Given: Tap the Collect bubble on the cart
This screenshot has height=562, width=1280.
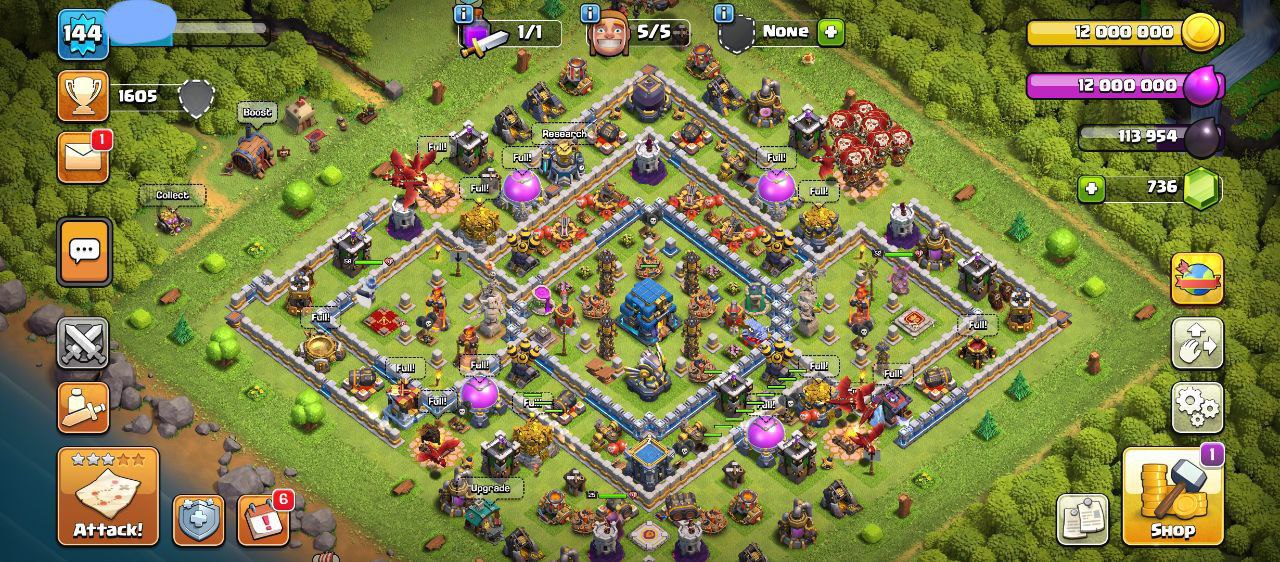Looking at the screenshot, I should [x=172, y=195].
